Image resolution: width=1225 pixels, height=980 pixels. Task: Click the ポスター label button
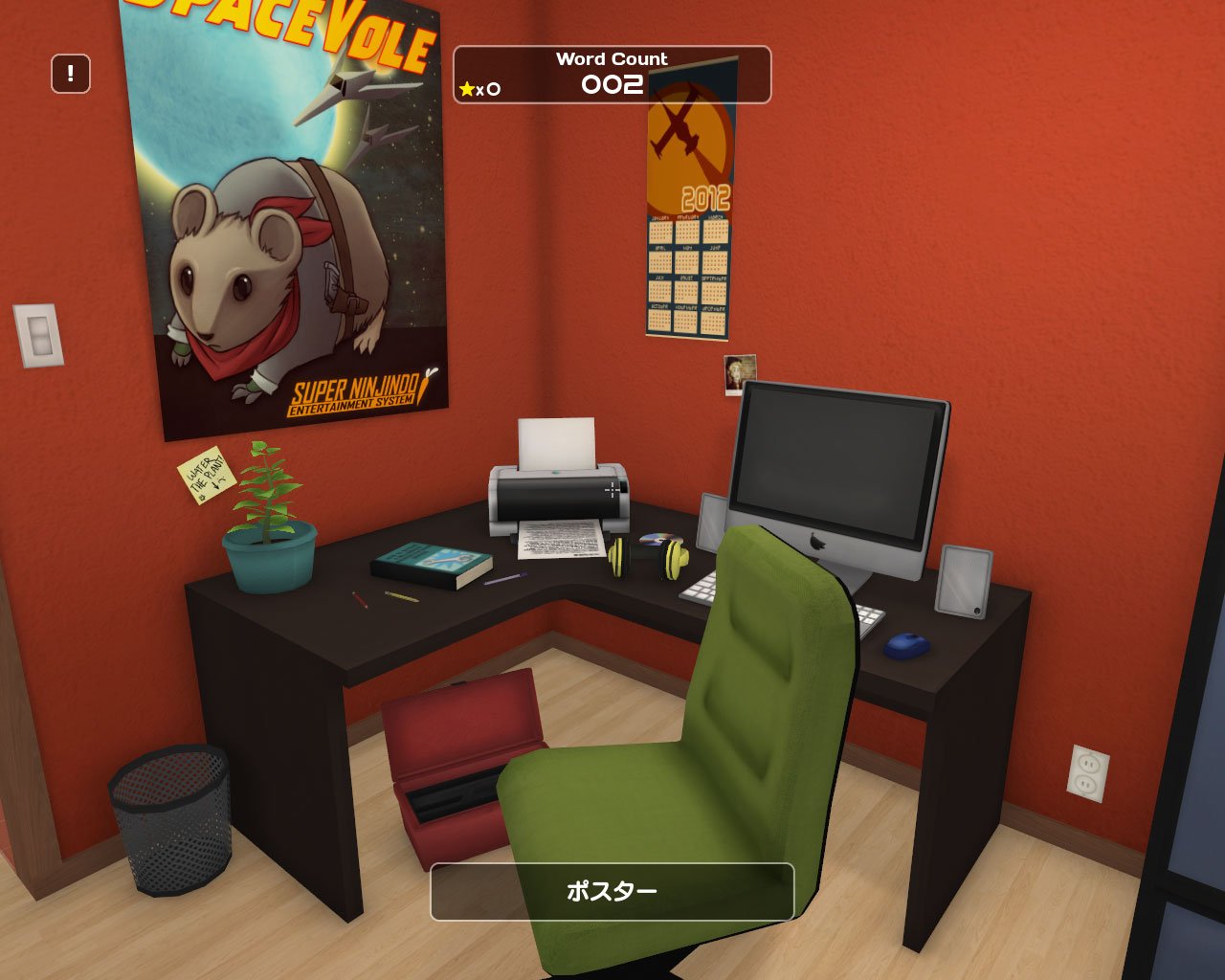[612, 890]
